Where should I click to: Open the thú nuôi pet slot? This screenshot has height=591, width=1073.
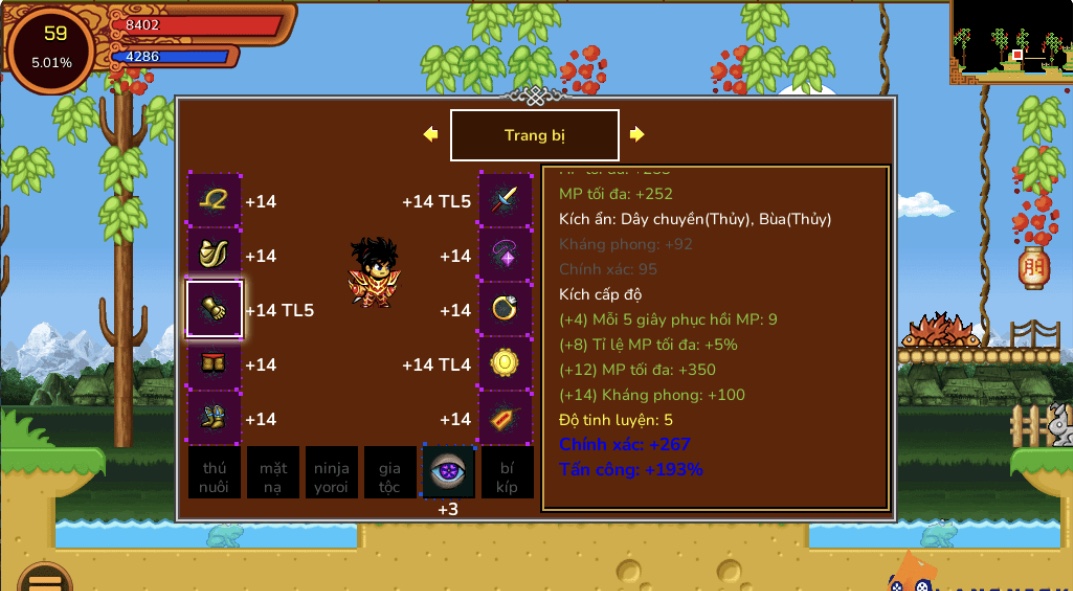coord(214,472)
